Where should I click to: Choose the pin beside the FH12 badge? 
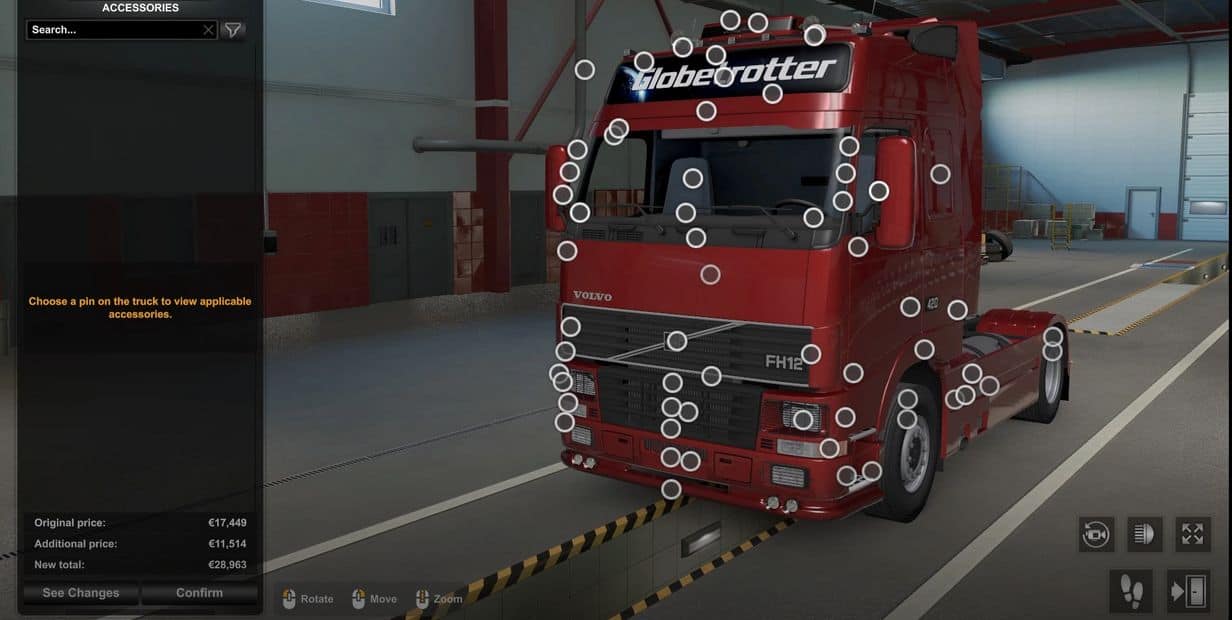(x=811, y=354)
